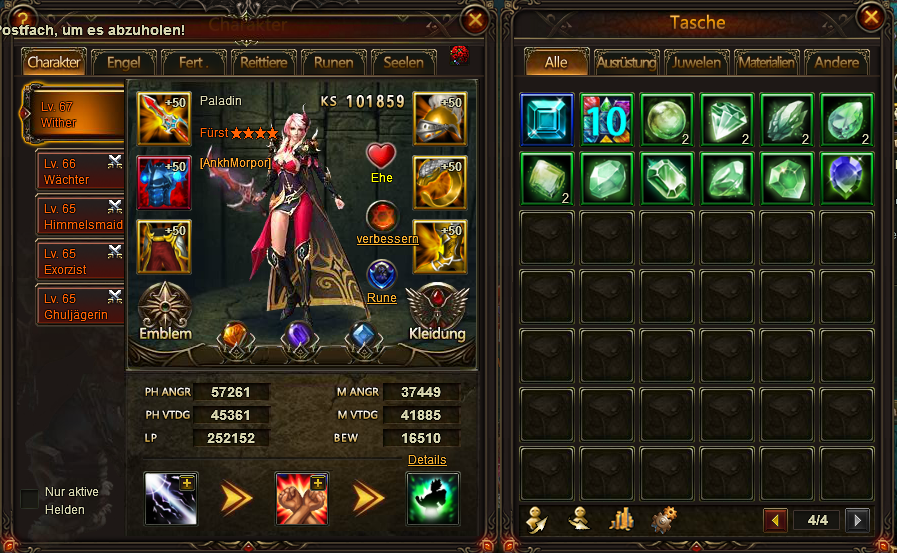Show the Runen tab
Image resolution: width=897 pixels, height=553 pixels.
tap(333, 62)
